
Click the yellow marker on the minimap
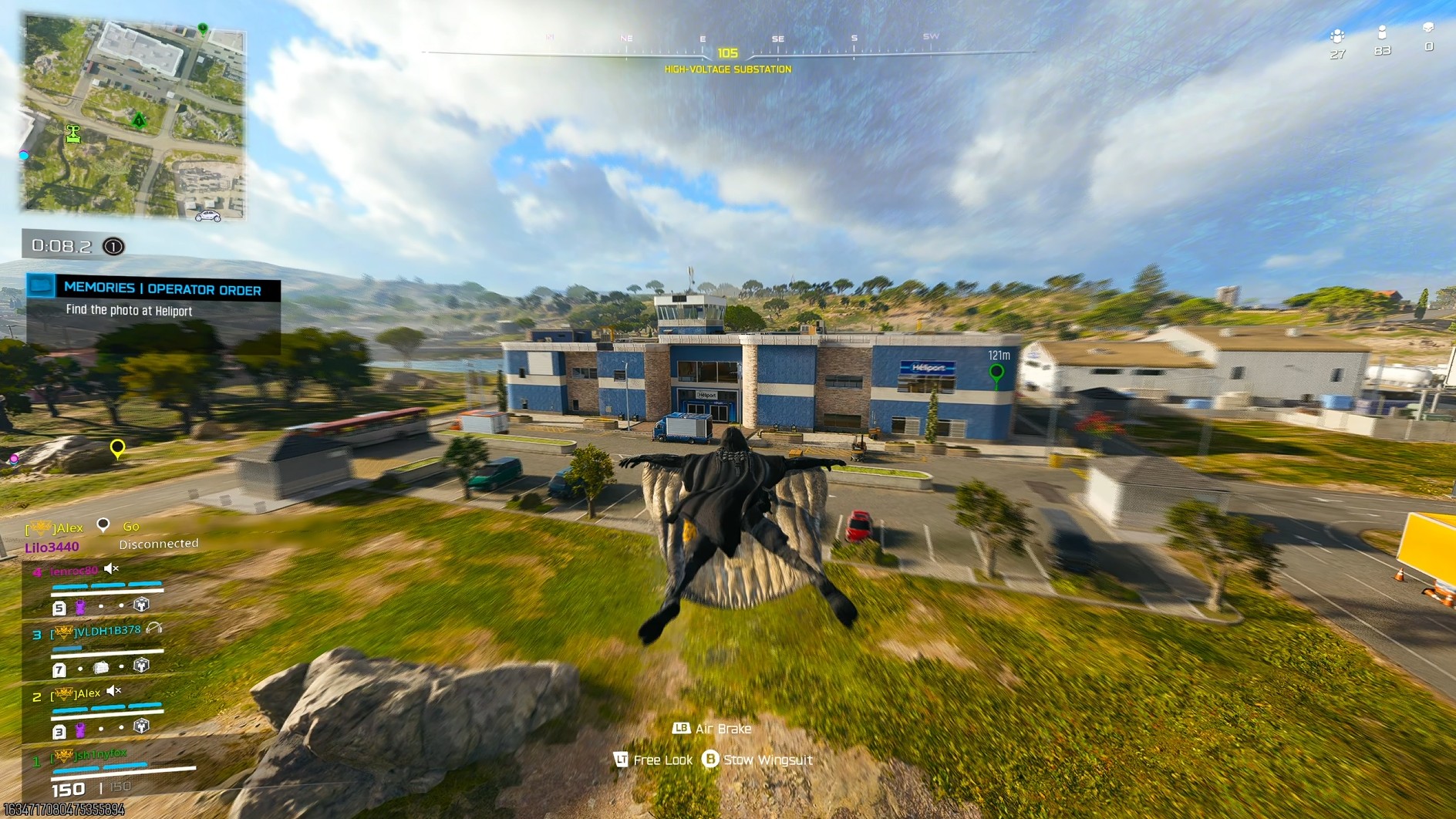tap(117, 447)
